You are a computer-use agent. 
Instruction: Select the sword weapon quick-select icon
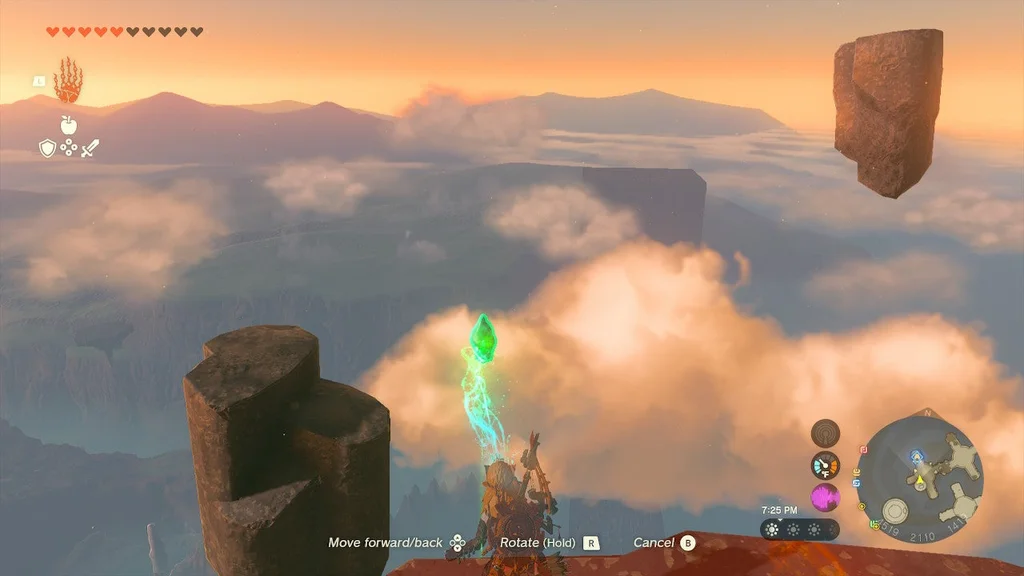pyautogui.click(x=90, y=148)
